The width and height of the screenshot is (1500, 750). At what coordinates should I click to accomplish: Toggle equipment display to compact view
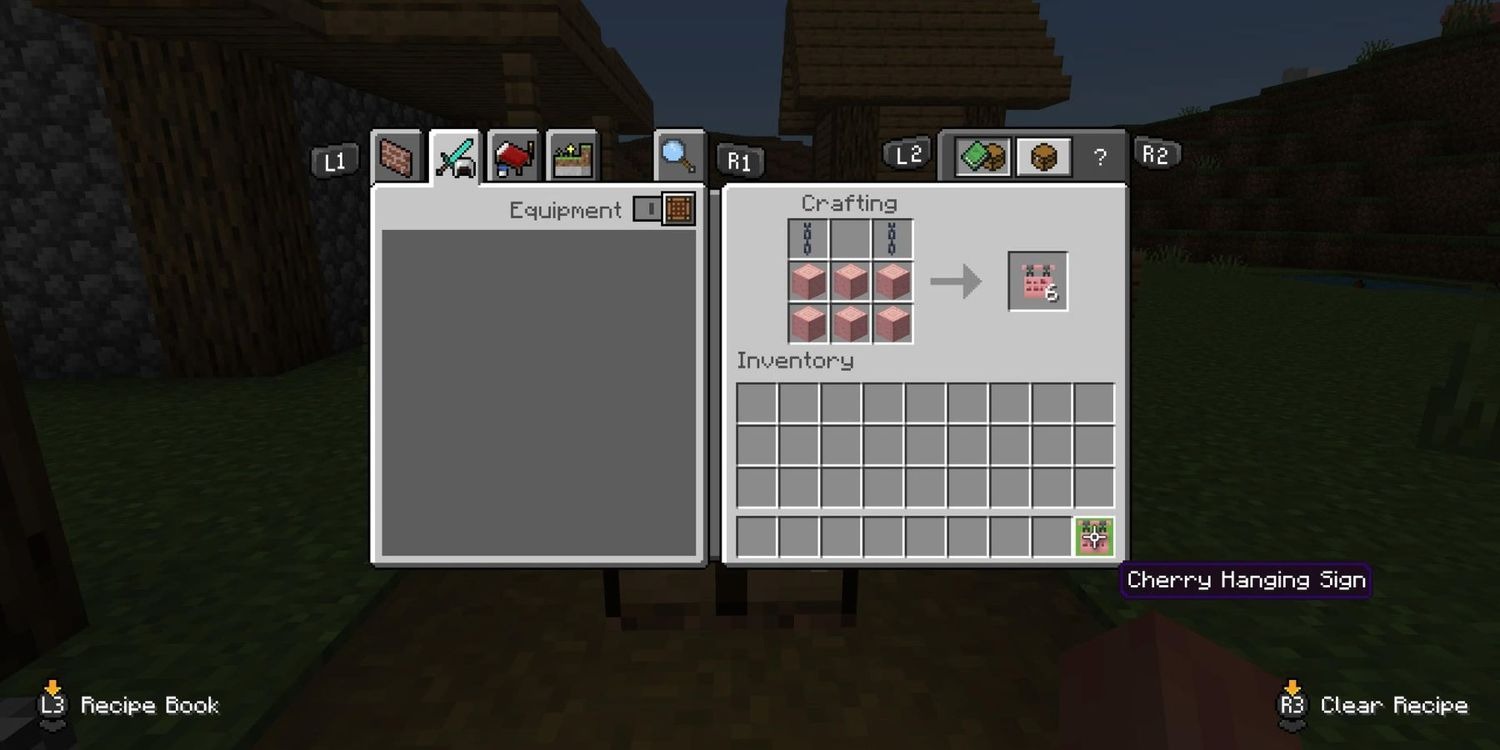648,210
